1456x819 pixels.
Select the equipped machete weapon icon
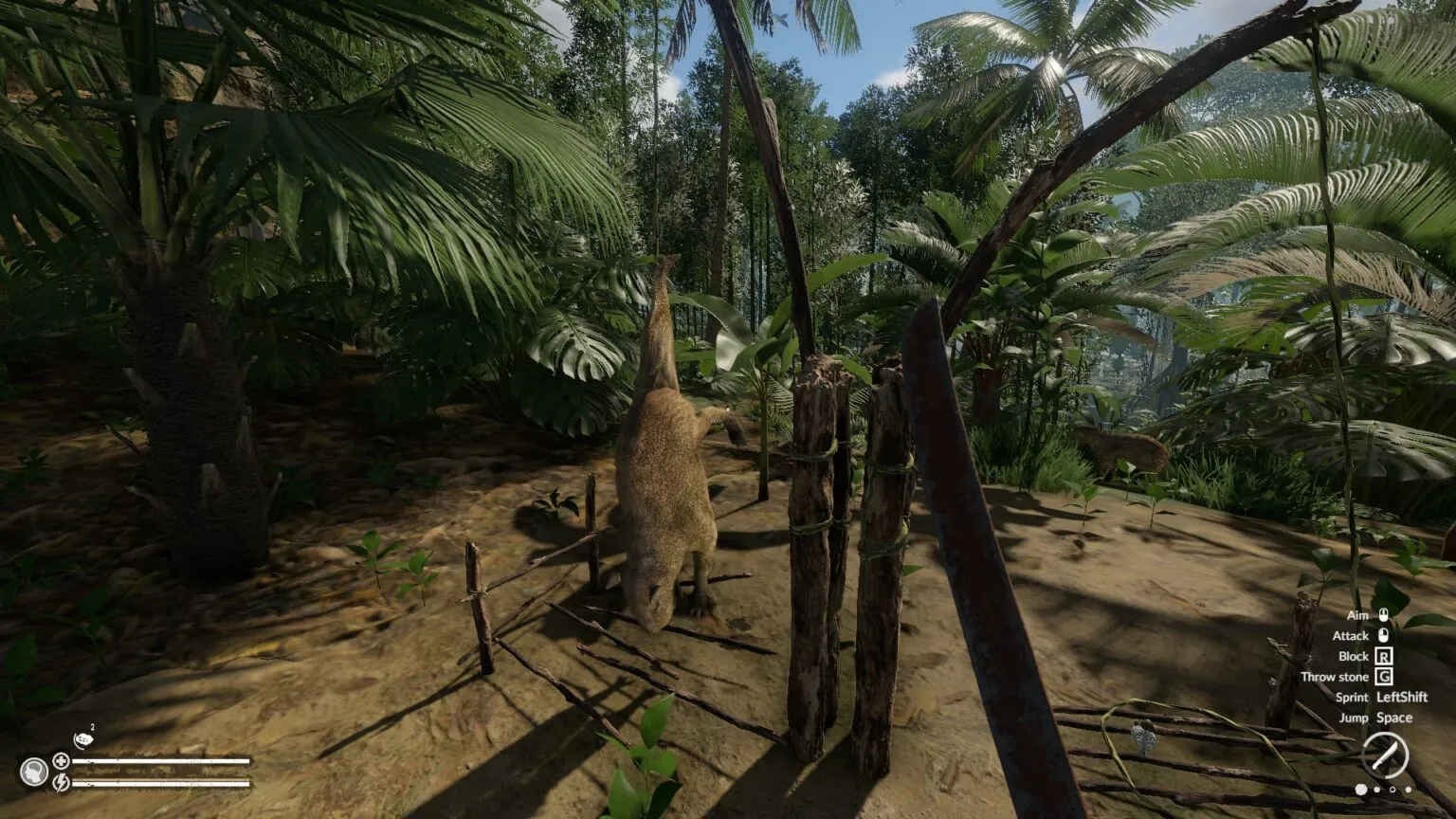pos(1385,755)
